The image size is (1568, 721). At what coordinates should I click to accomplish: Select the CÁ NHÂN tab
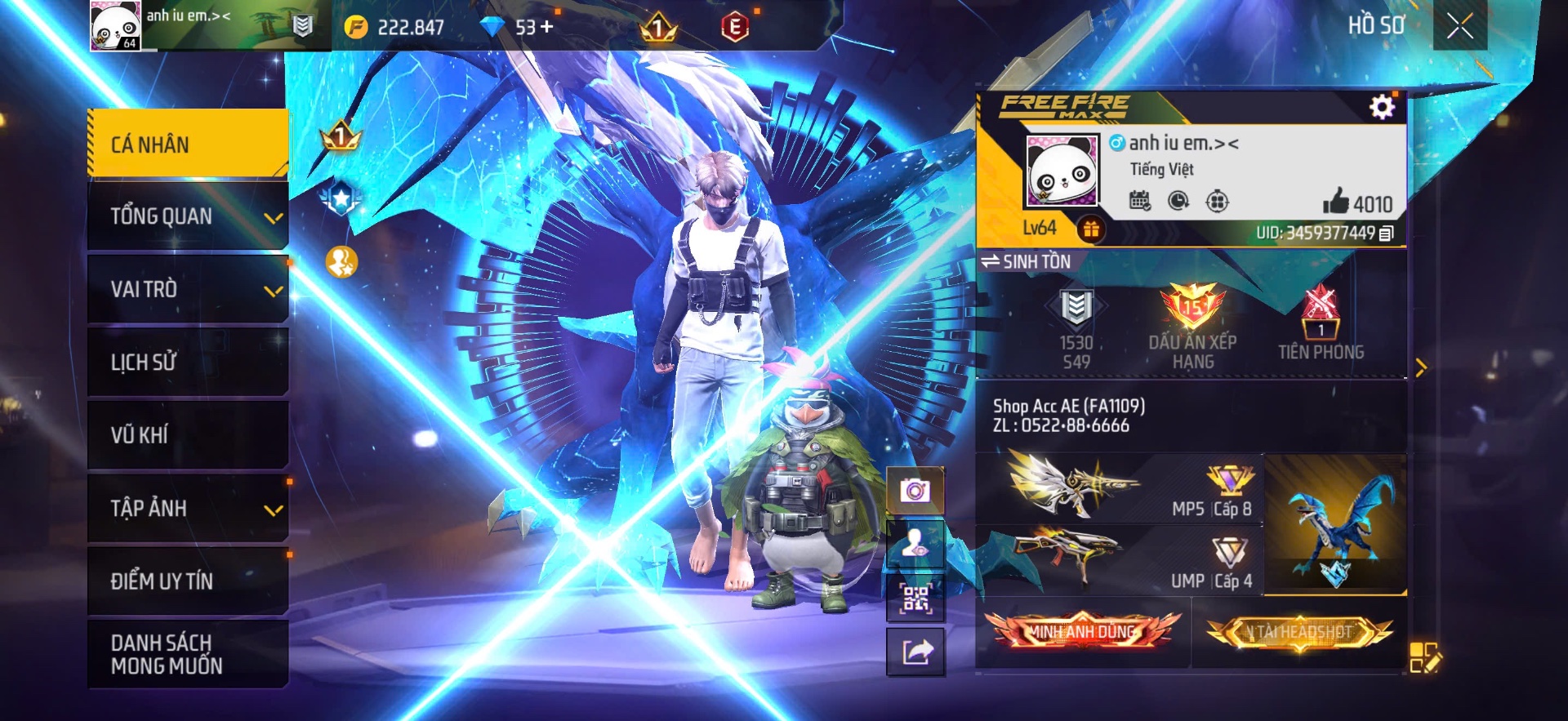[x=187, y=144]
